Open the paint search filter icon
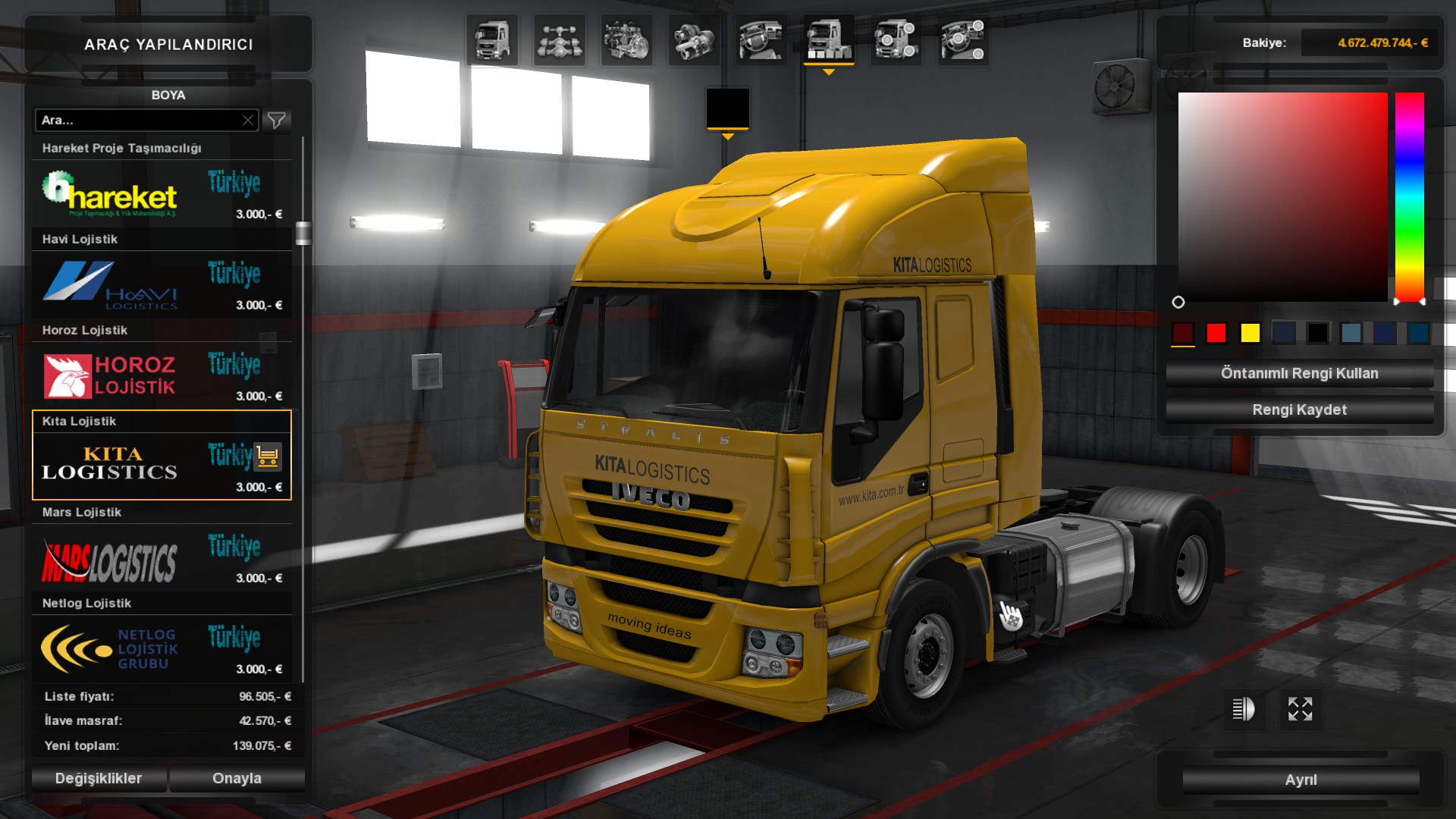 (276, 120)
